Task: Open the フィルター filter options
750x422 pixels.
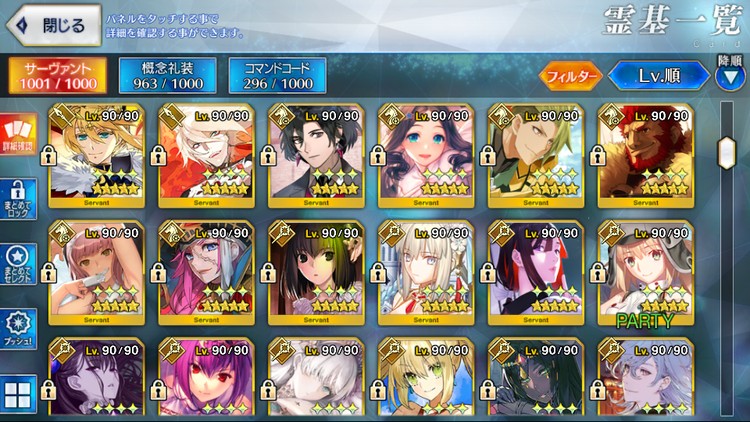Action: [x=571, y=75]
